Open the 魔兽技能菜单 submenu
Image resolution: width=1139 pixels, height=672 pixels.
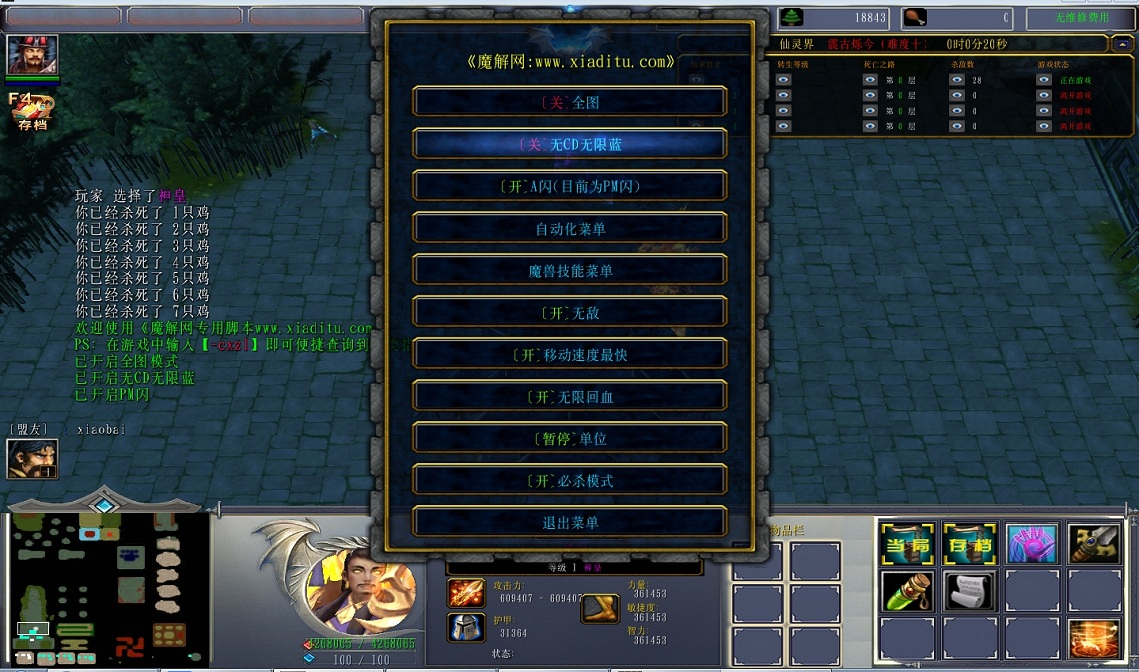570,270
